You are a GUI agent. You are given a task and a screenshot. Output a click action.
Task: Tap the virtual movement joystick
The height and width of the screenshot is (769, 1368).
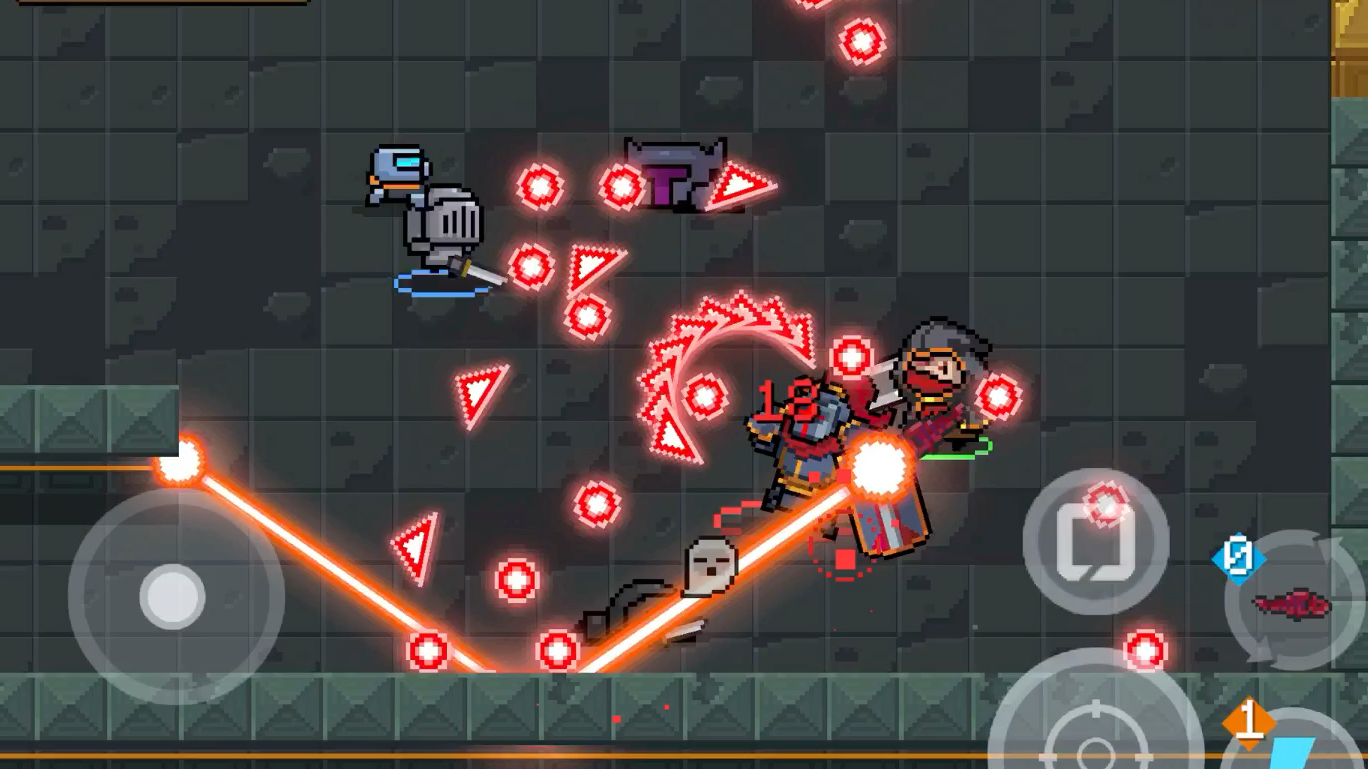pyautogui.click(x=174, y=597)
